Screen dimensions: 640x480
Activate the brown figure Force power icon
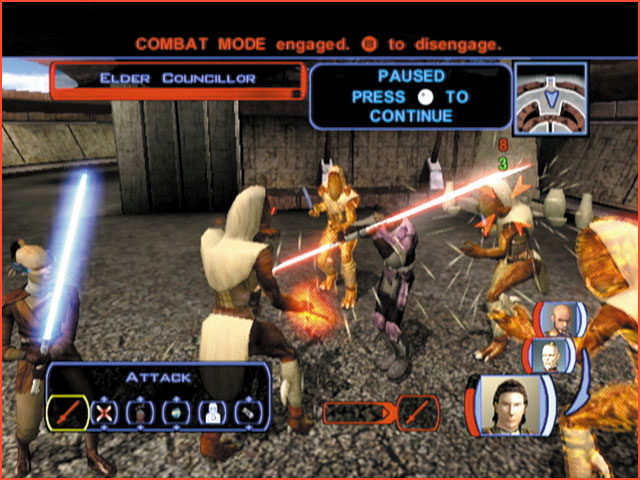click(140, 411)
